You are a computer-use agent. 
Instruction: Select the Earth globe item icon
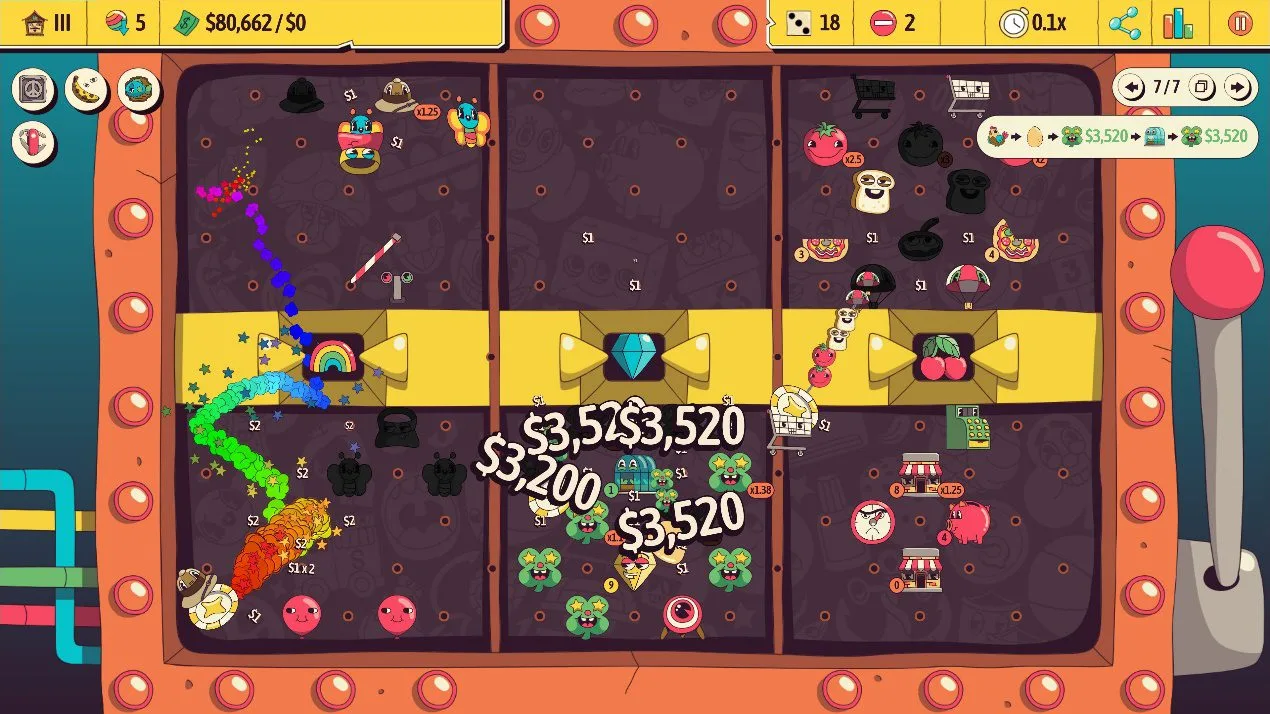pos(138,90)
